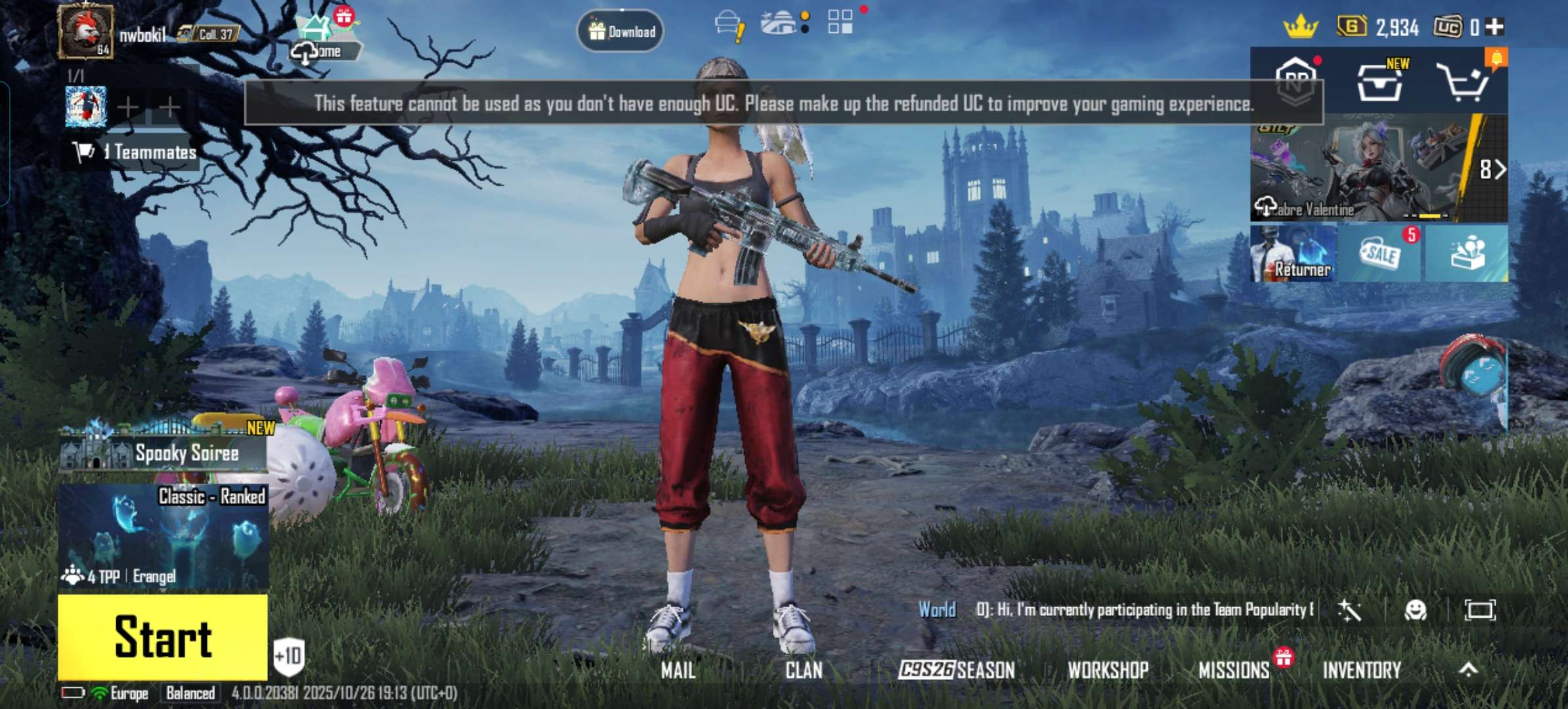The image size is (1568, 709).
Task: Click the Download gift button
Action: (x=621, y=31)
